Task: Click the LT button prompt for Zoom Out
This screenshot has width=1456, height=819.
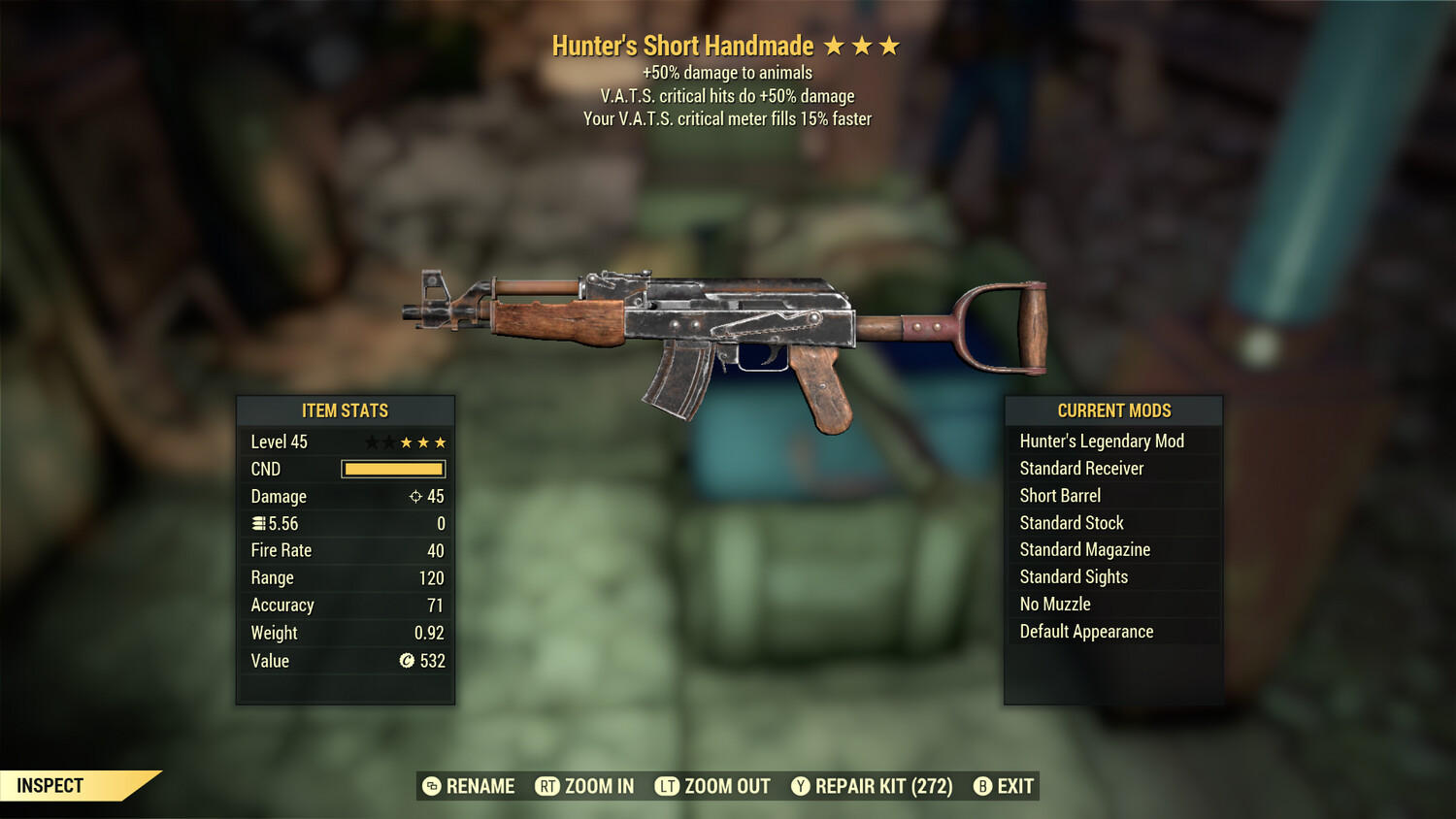Action: 668,787
